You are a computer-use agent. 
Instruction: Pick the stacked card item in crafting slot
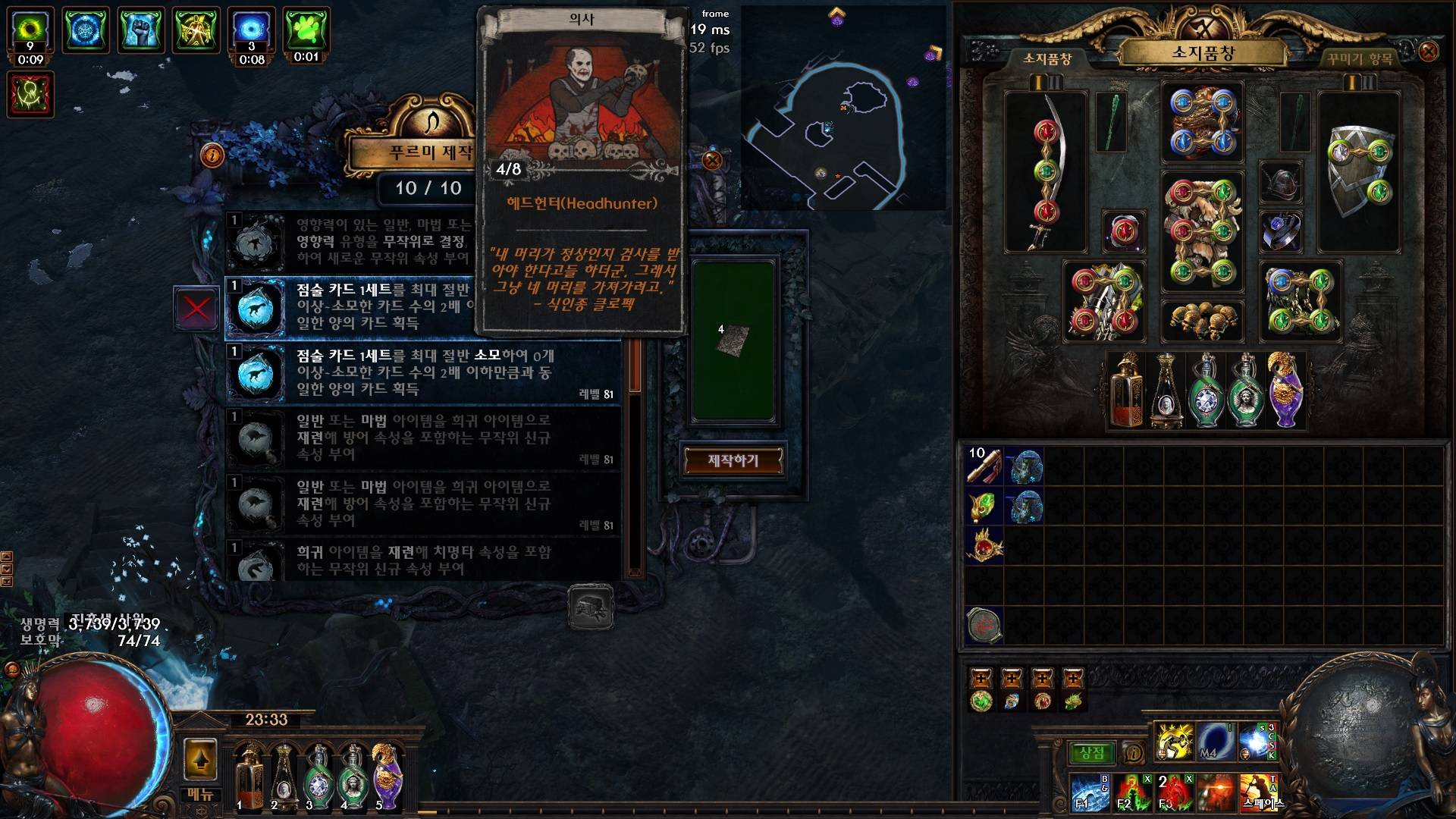pos(733,340)
